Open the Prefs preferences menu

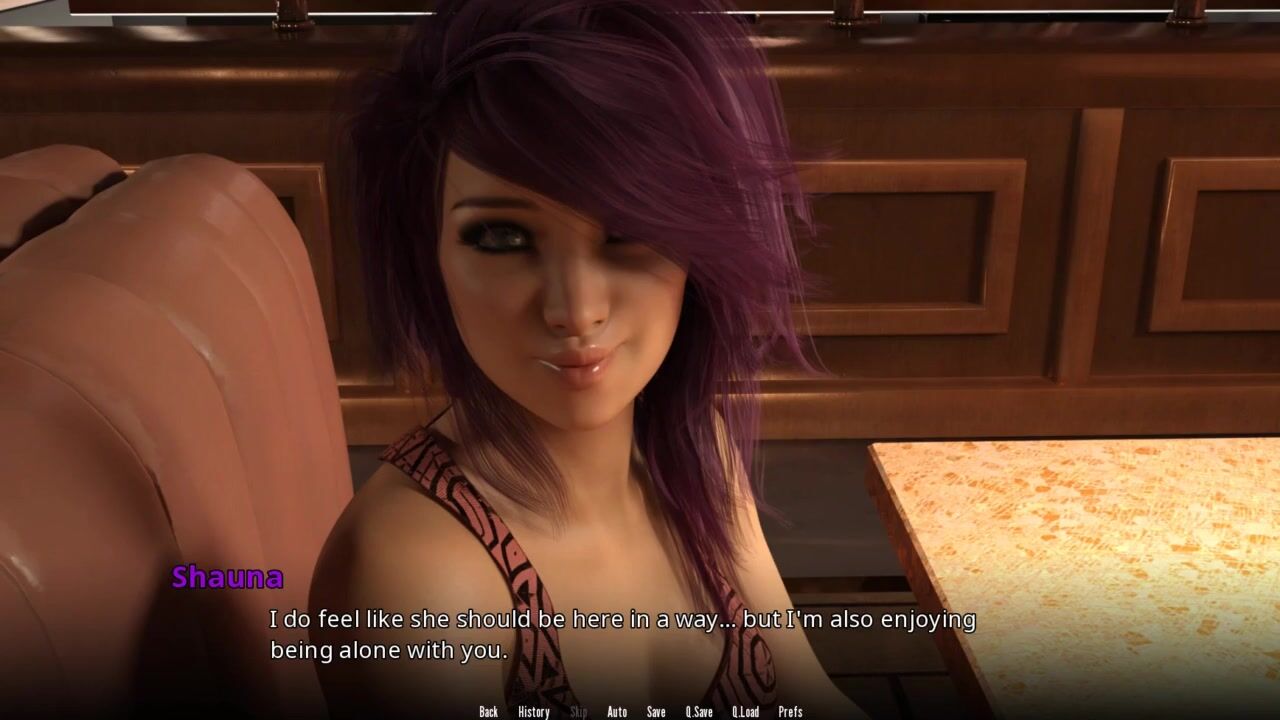coord(790,712)
